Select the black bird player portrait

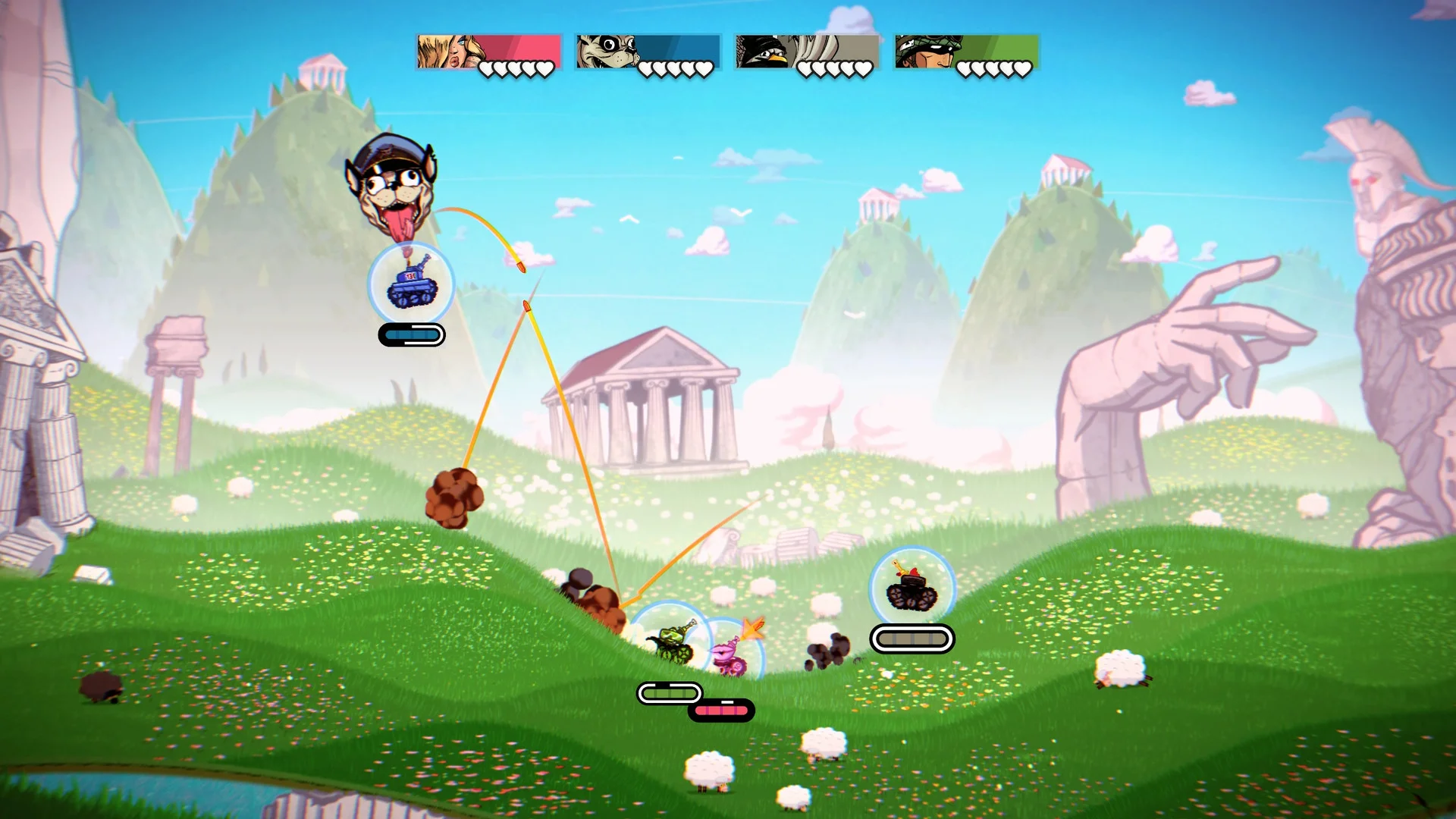[x=766, y=52]
